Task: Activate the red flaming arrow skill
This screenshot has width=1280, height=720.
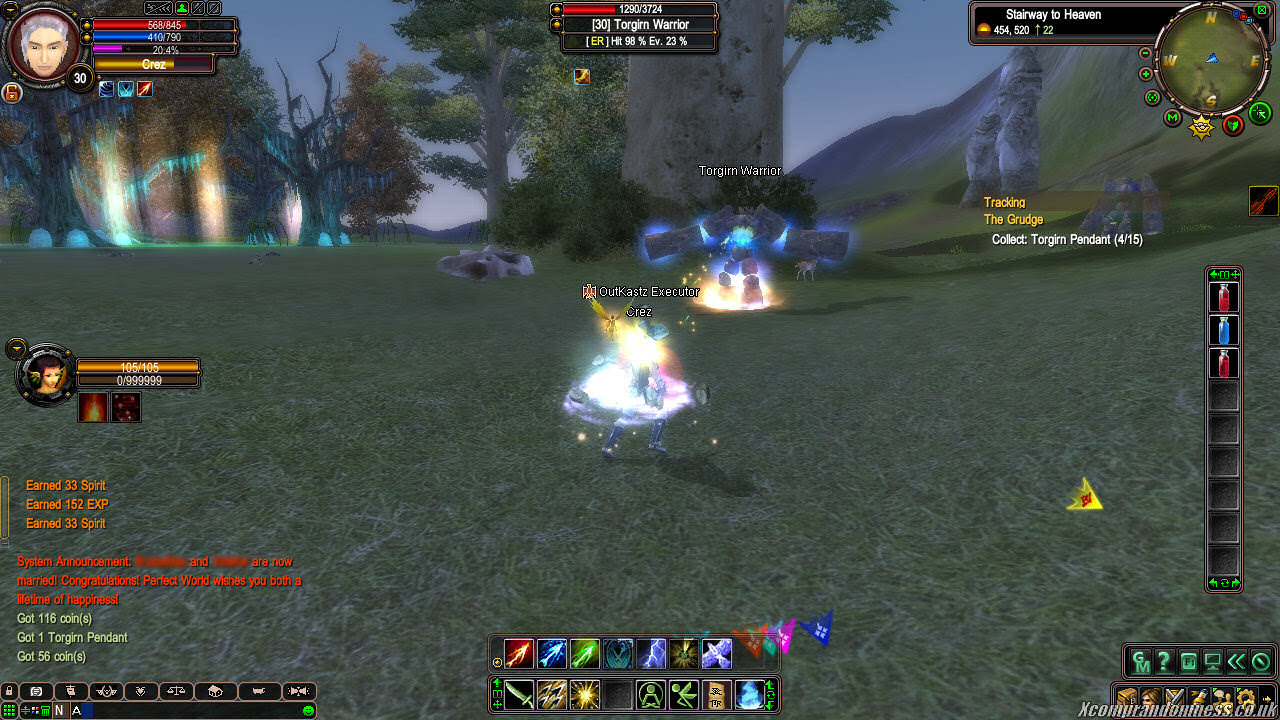Action: coord(519,654)
